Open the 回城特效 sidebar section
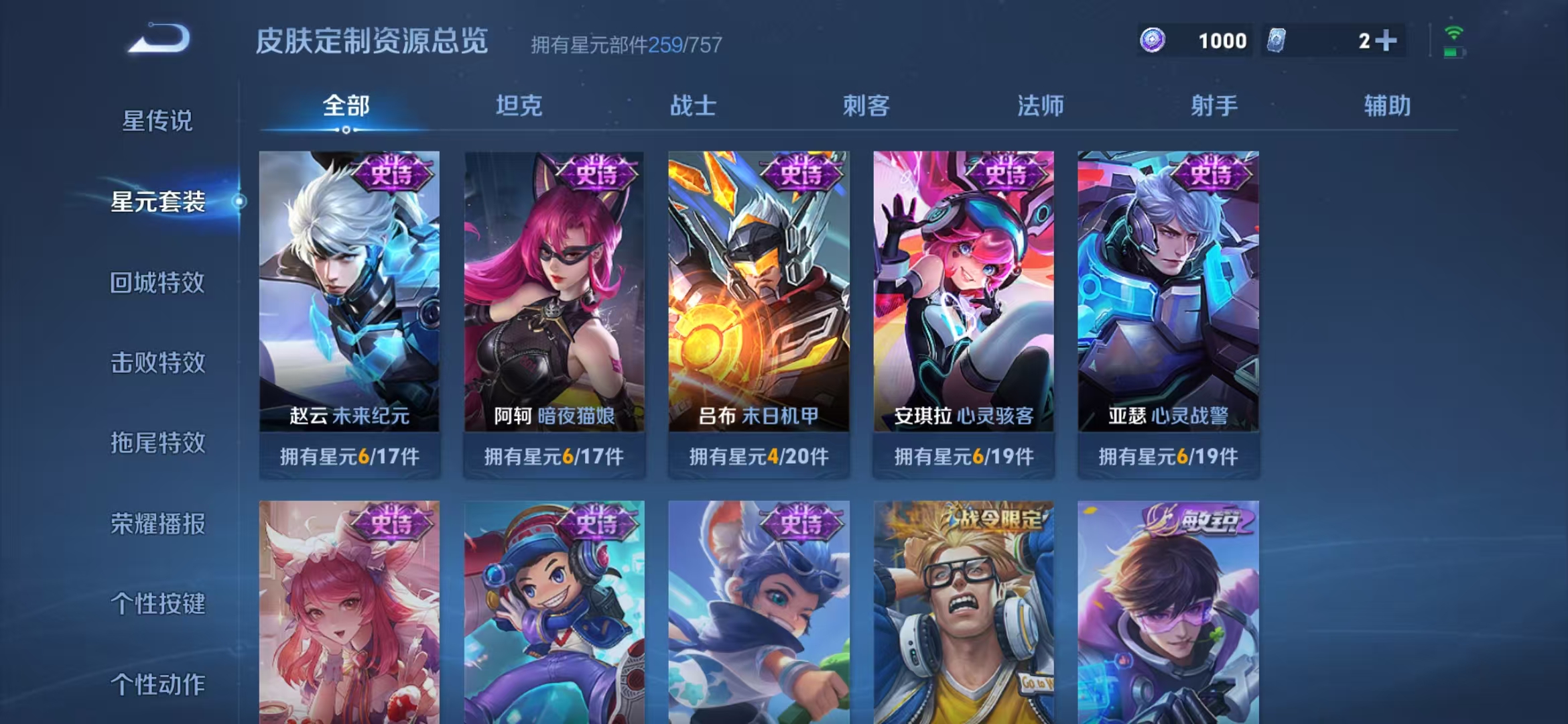 tap(157, 283)
